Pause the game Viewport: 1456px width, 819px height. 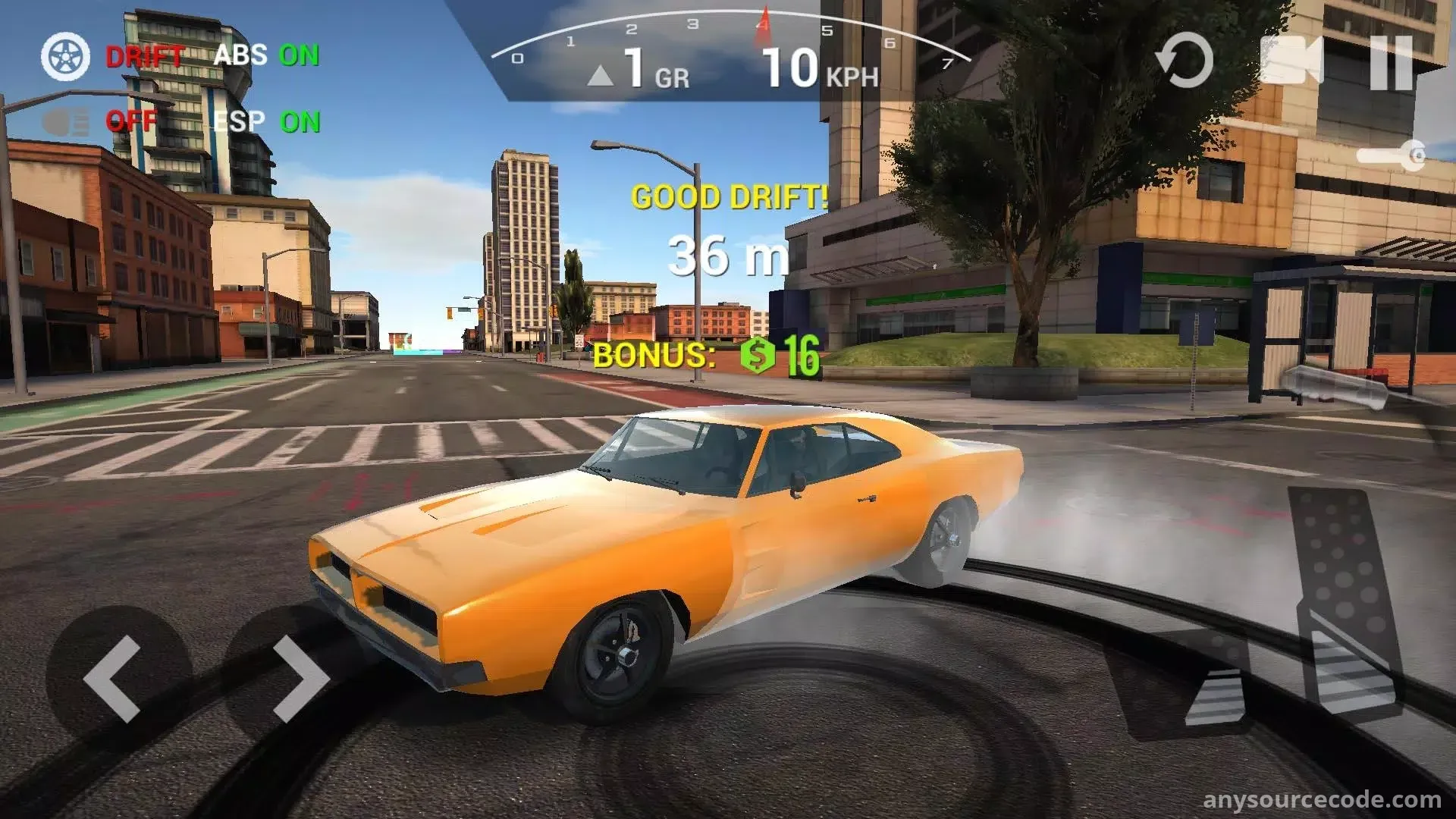point(1392,62)
